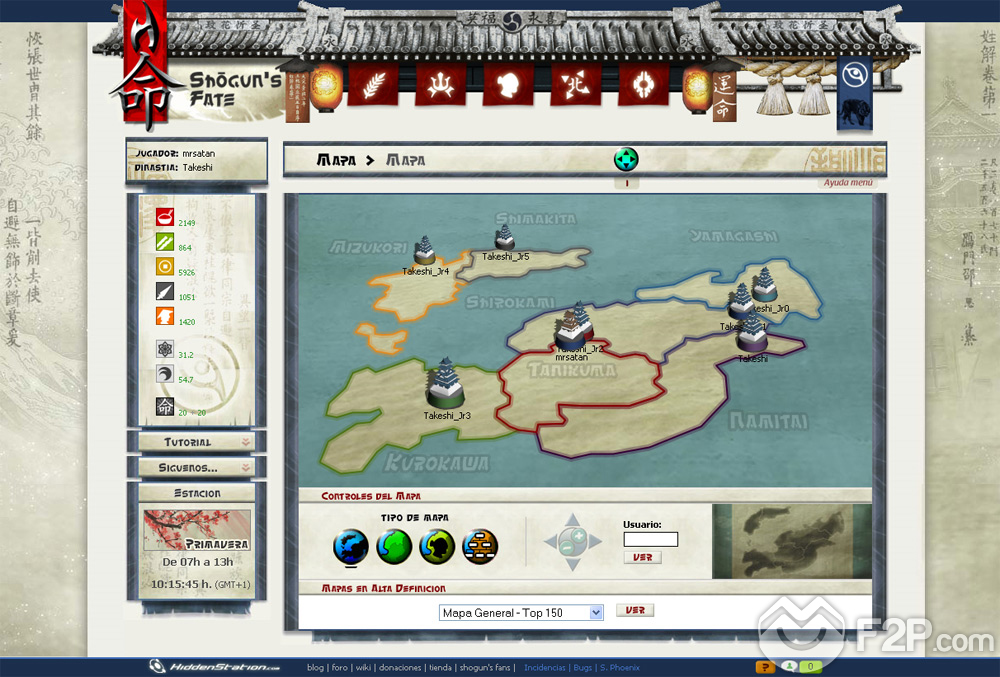Select the four-arrows banner in top menu
This screenshot has width=1000, height=677.
point(576,85)
